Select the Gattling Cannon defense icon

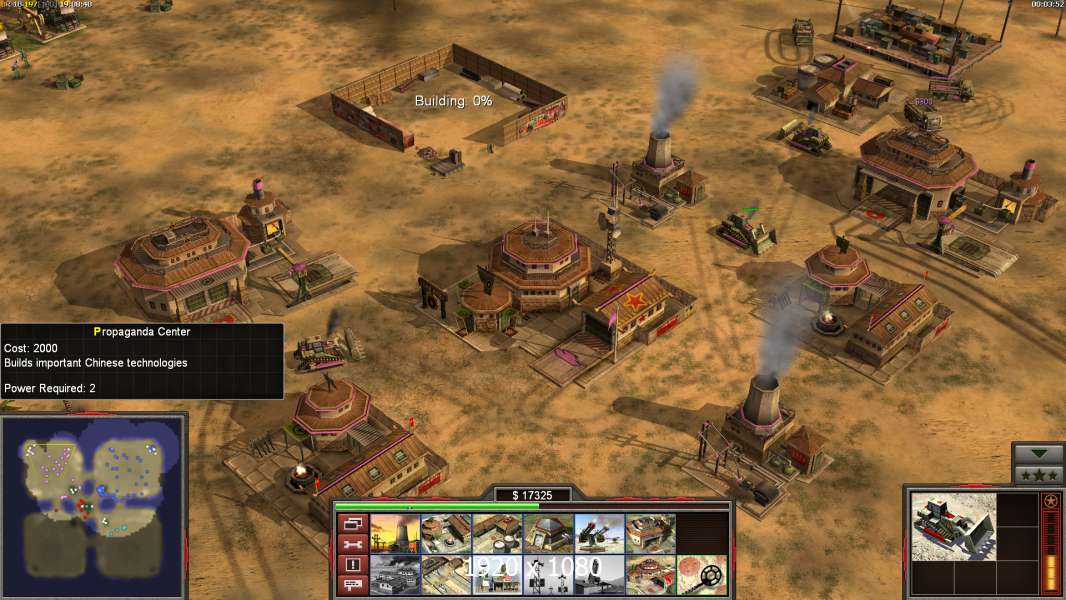coord(599,533)
